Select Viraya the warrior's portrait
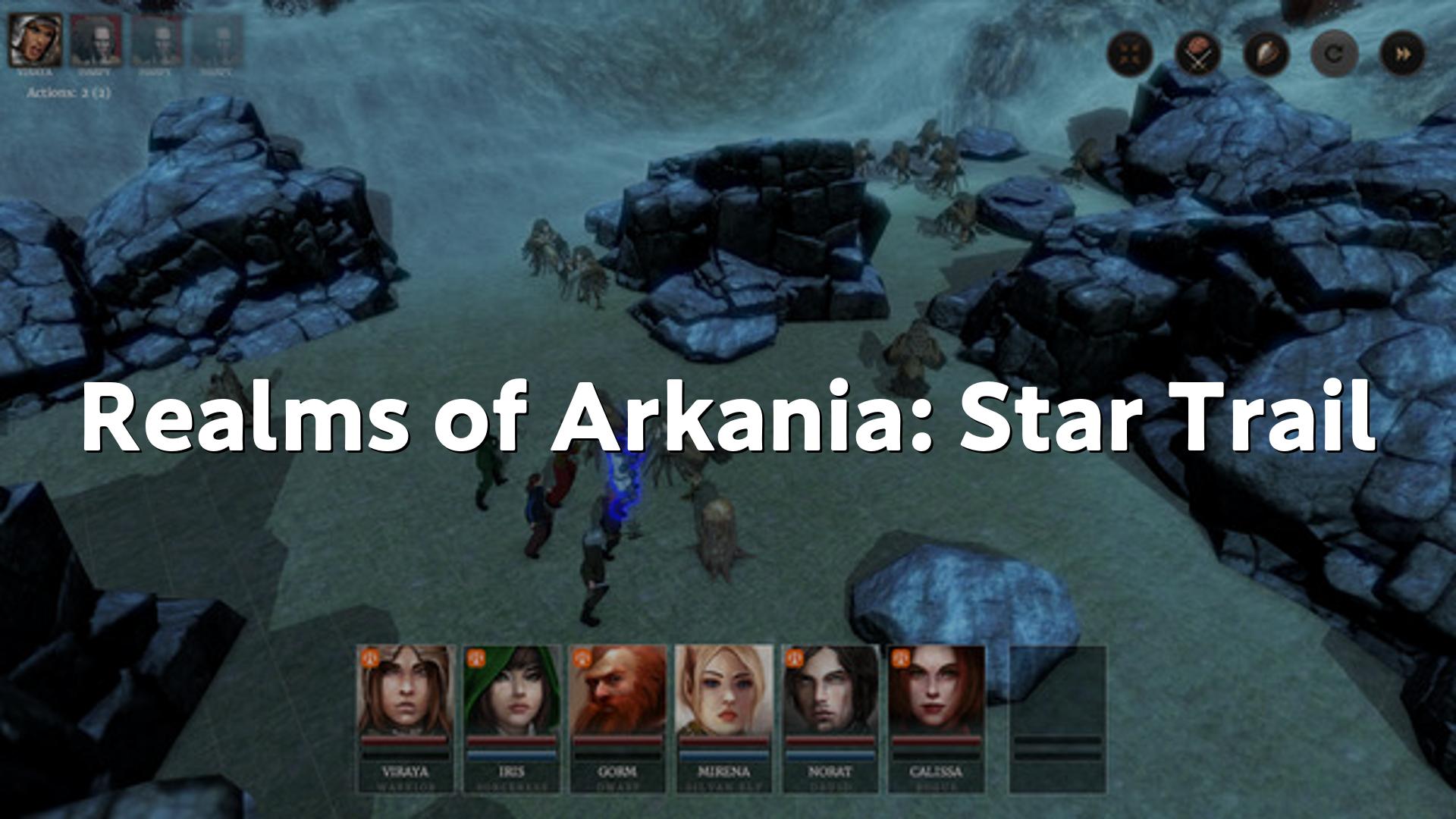Viewport: 1456px width, 819px height. pos(406,691)
